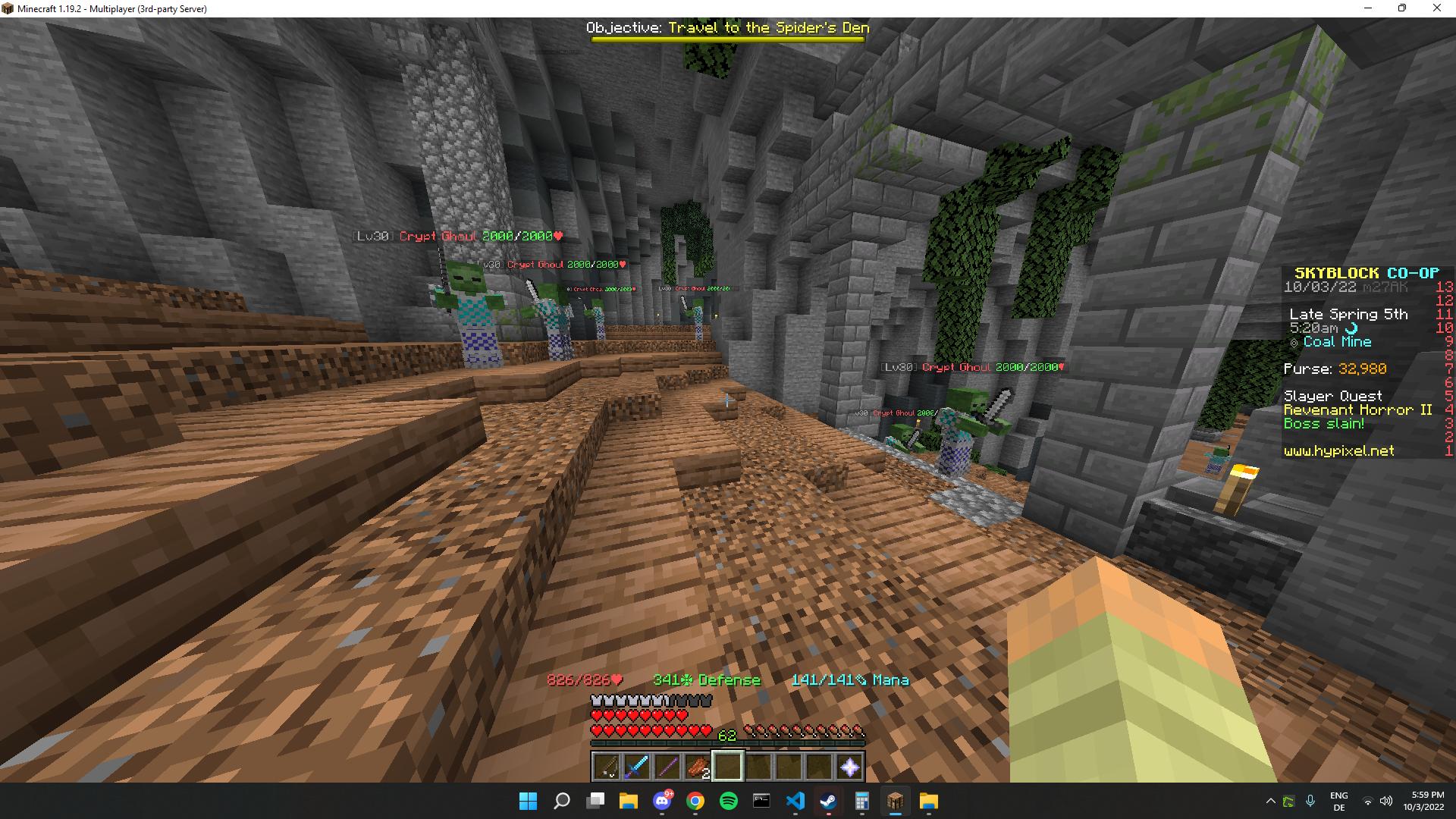Viewport: 1456px width, 819px height.
Task: Click the www.hypixel.net link
Action: click(x=1338, y=450)
